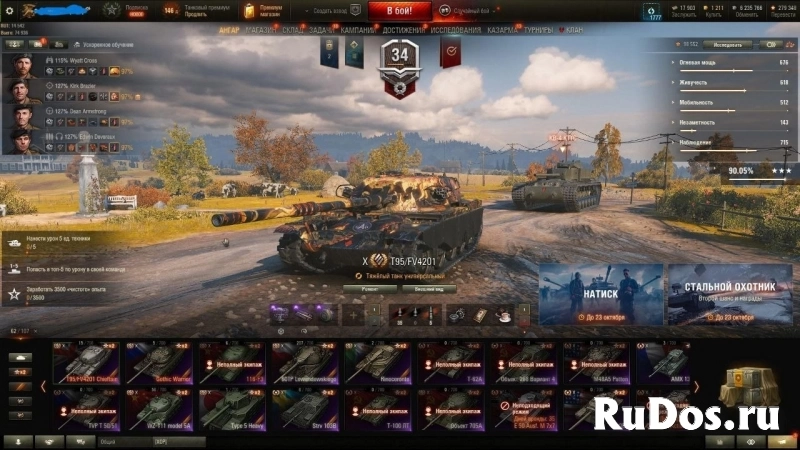
Task: Pick the Type 5 Heavy tank tile
Action: [x=232, y=408]
